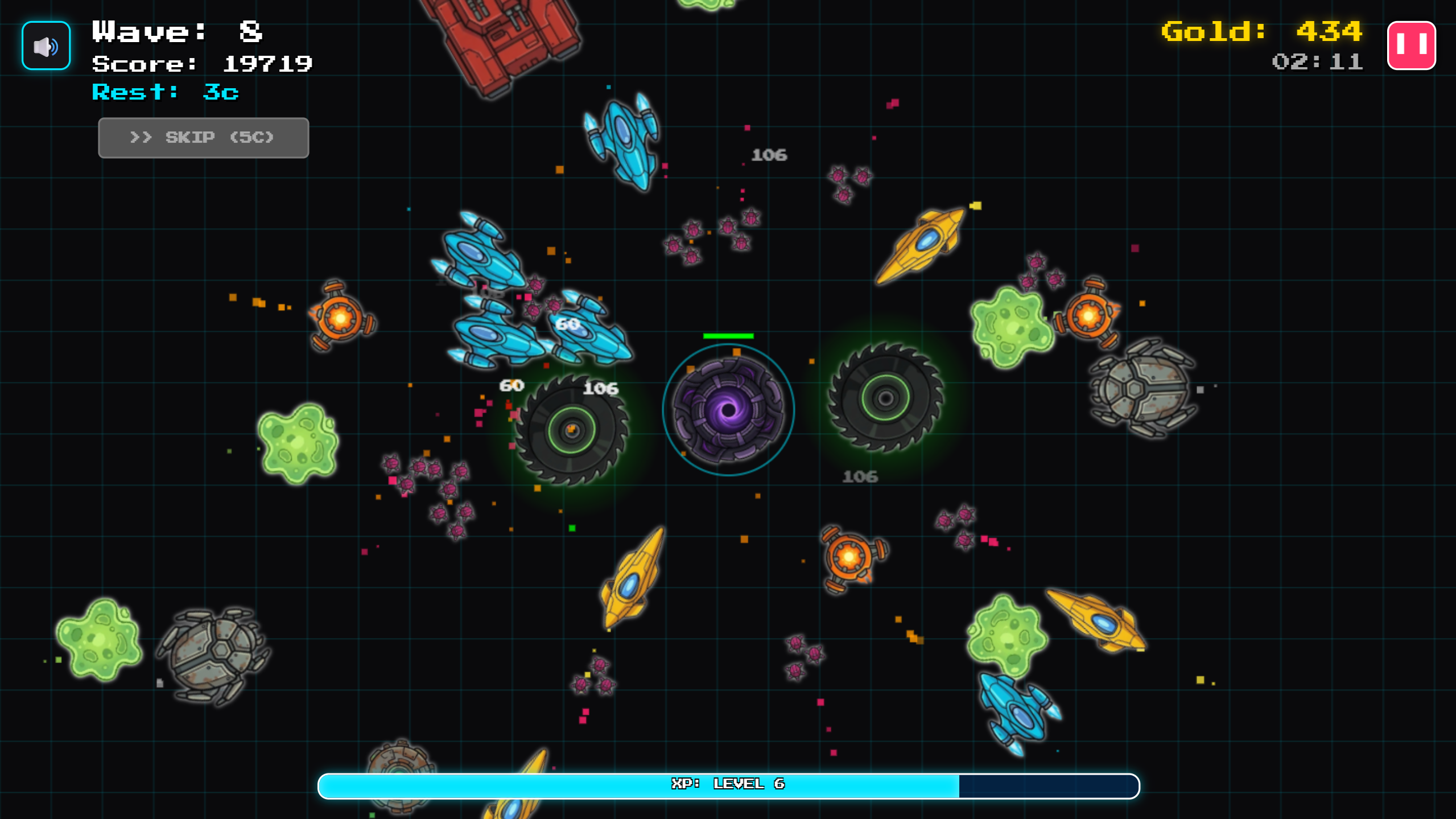This screenshot has width=1456, height=819.
Task: Open the Rest countdown details
Action: (164, 92)
